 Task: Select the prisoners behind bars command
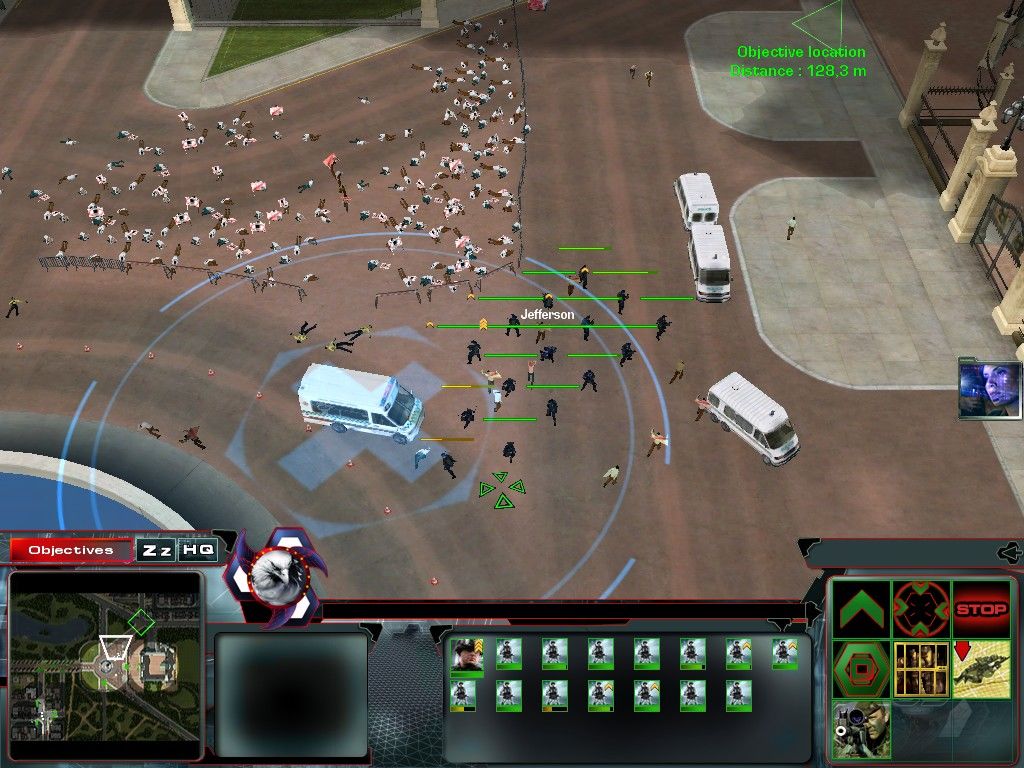pos(921,669)
